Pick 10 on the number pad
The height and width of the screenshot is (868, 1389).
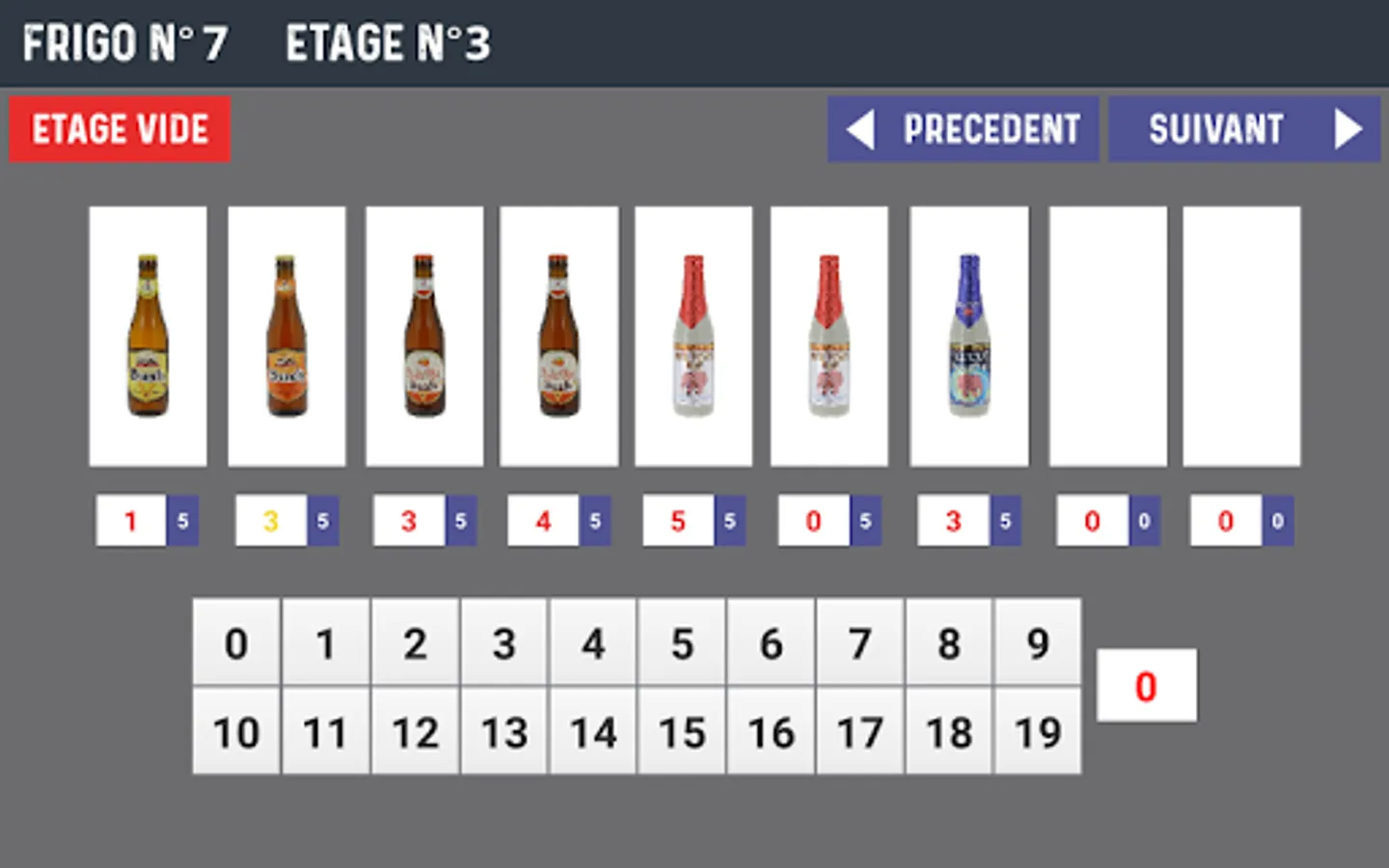(236, 732)
